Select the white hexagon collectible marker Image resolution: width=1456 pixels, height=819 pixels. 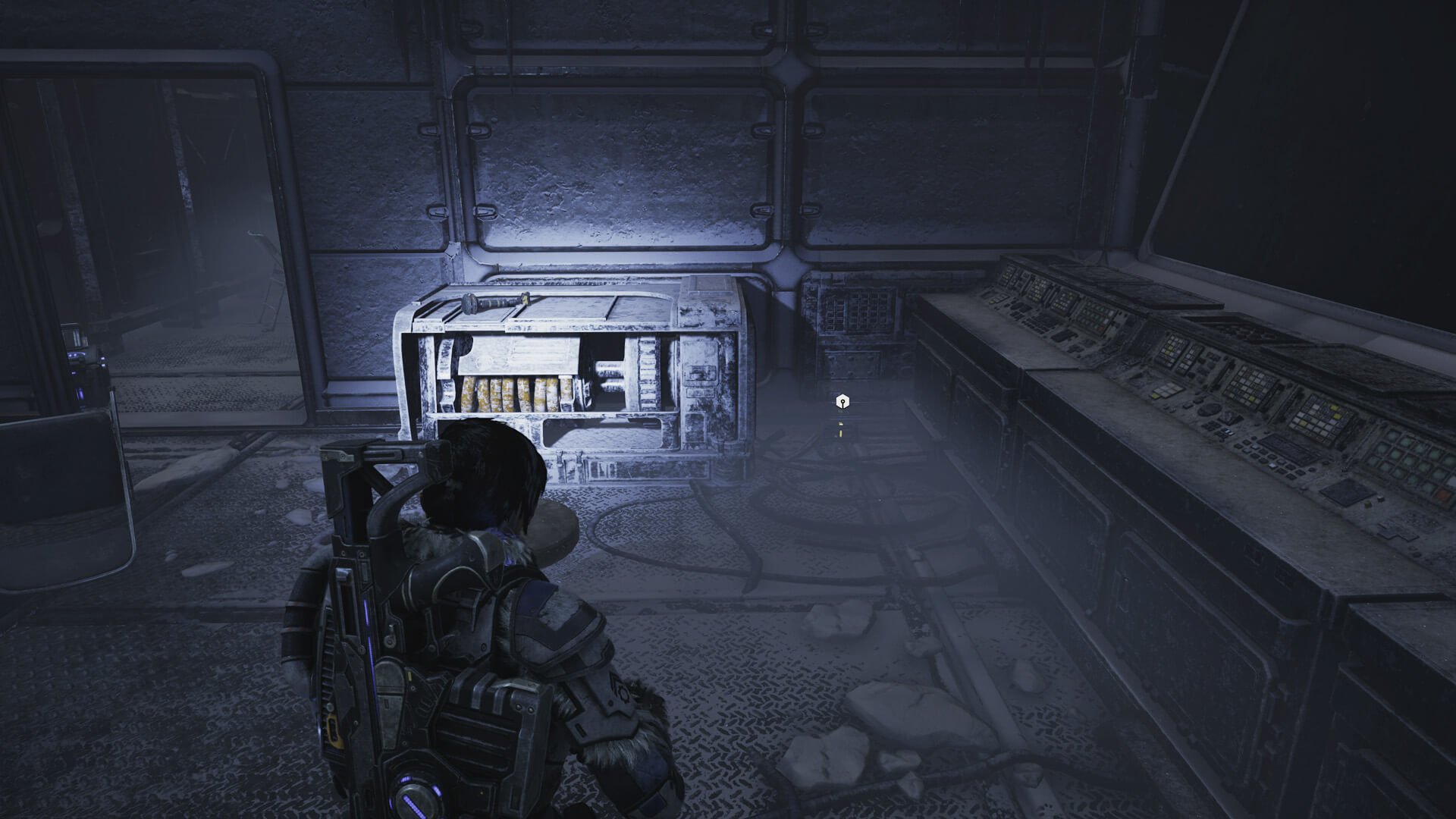pos(841,402)
